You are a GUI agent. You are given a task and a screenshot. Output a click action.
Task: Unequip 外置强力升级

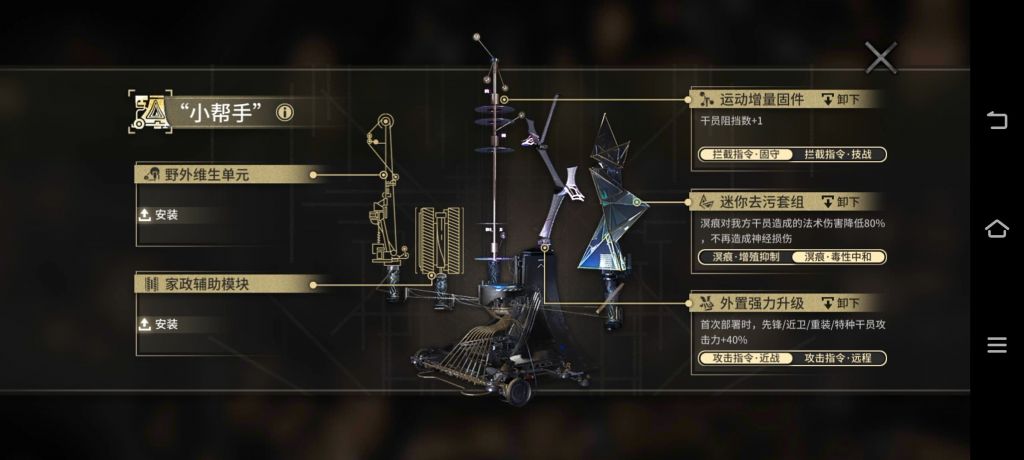pos(841,303)
